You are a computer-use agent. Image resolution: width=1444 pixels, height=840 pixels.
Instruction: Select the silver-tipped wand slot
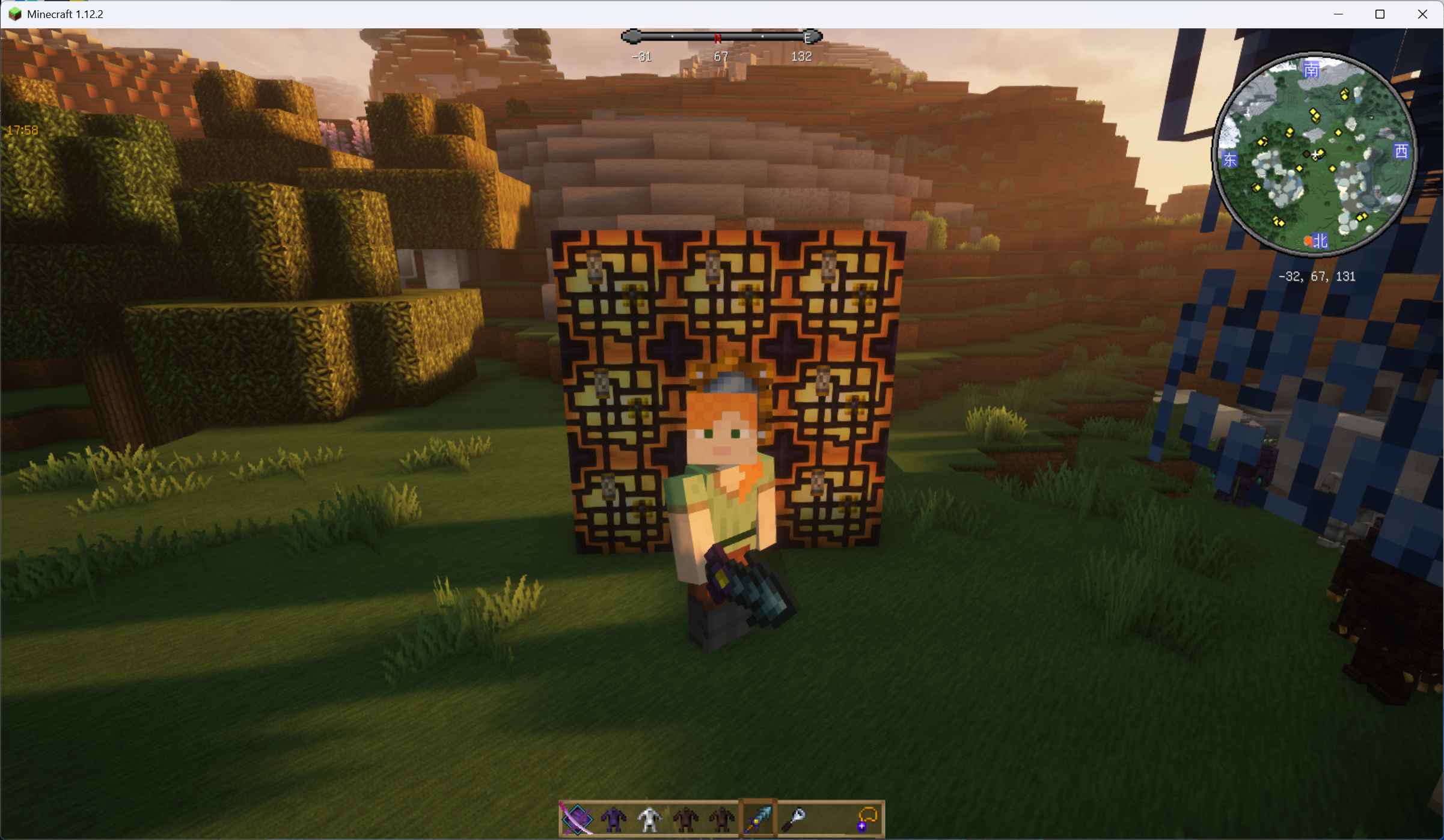pyautogui.click(x=794, y=818)
